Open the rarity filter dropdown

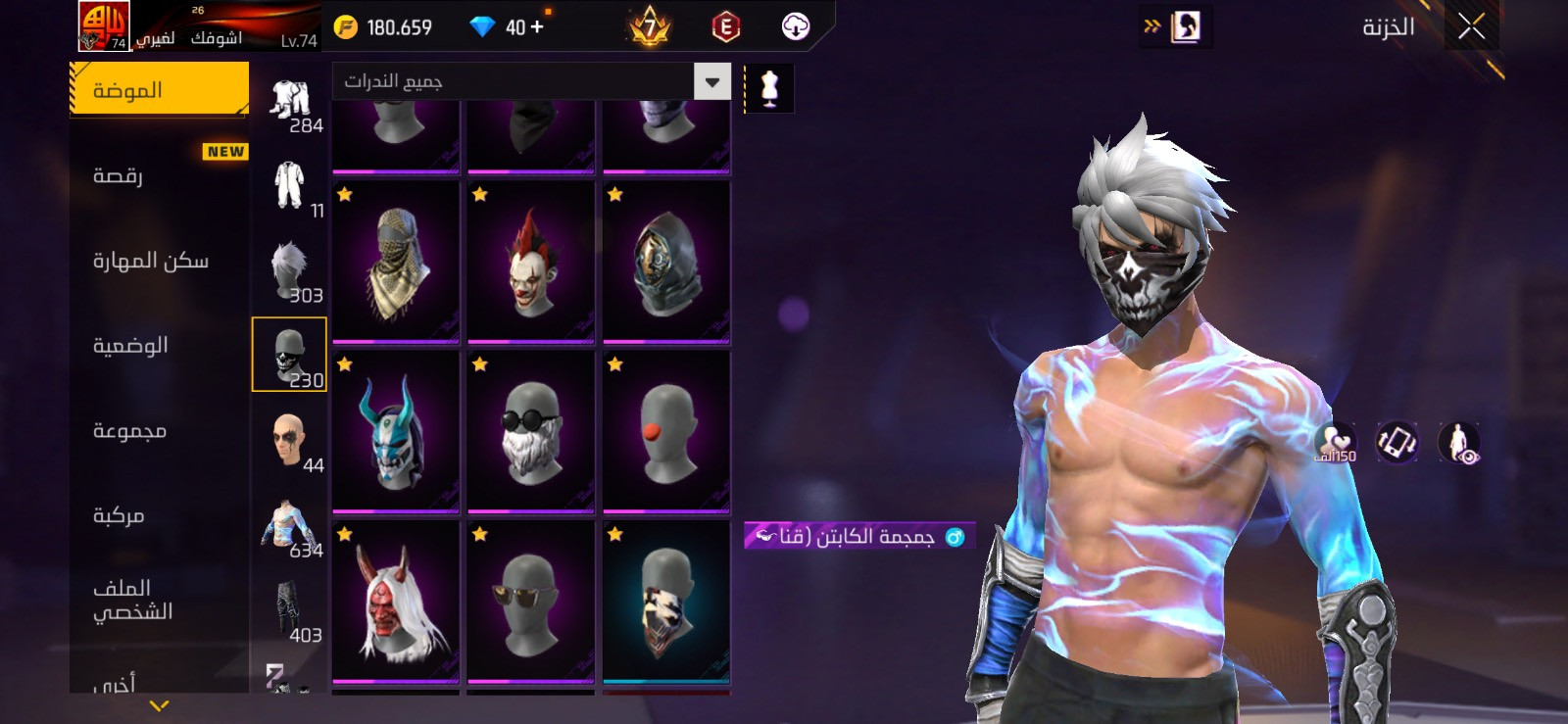(x=712, y=82)
